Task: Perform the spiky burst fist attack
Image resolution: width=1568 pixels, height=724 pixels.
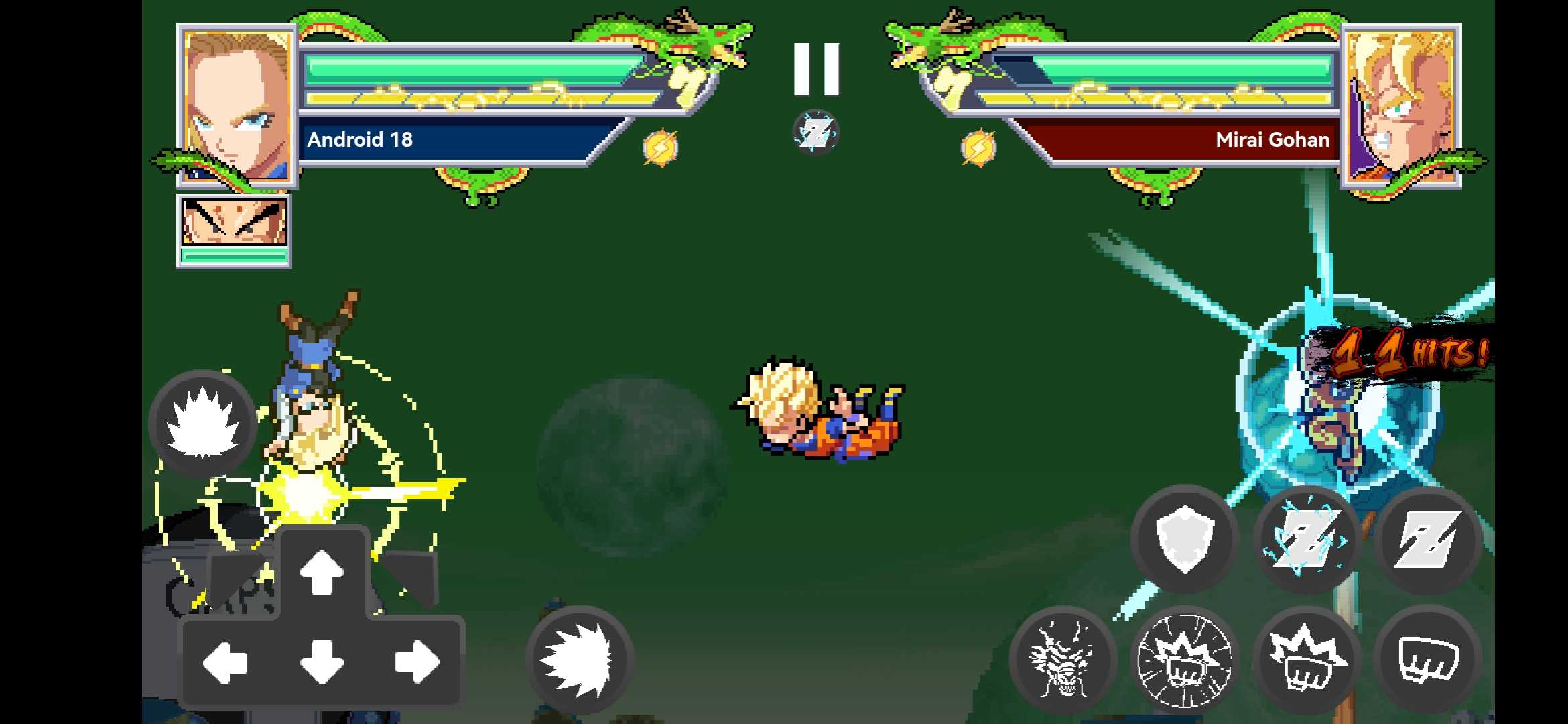Action: (1305, 660)
